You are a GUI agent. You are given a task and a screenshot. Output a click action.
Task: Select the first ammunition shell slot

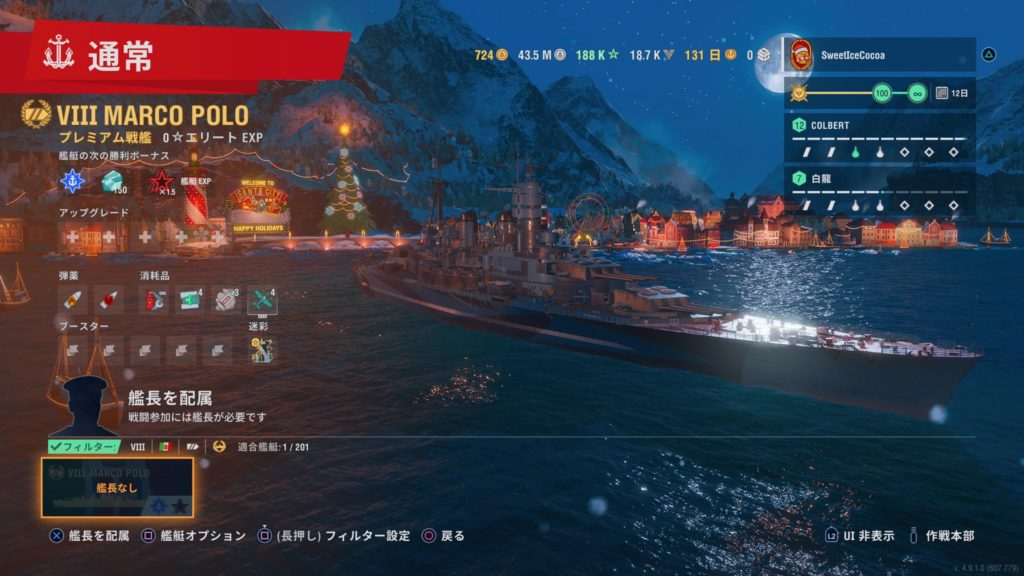(73, 299)
